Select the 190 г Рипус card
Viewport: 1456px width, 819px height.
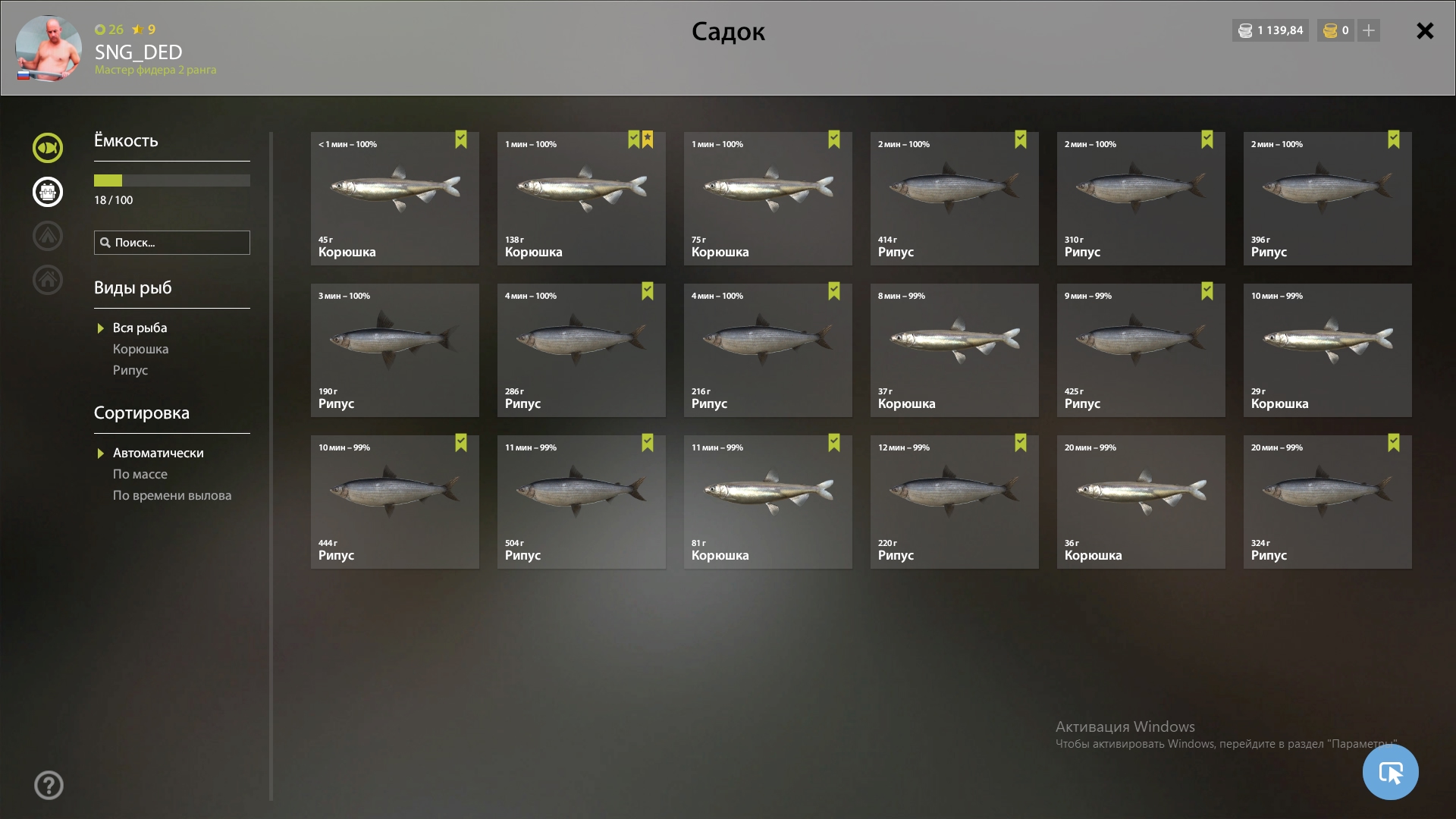394,350
